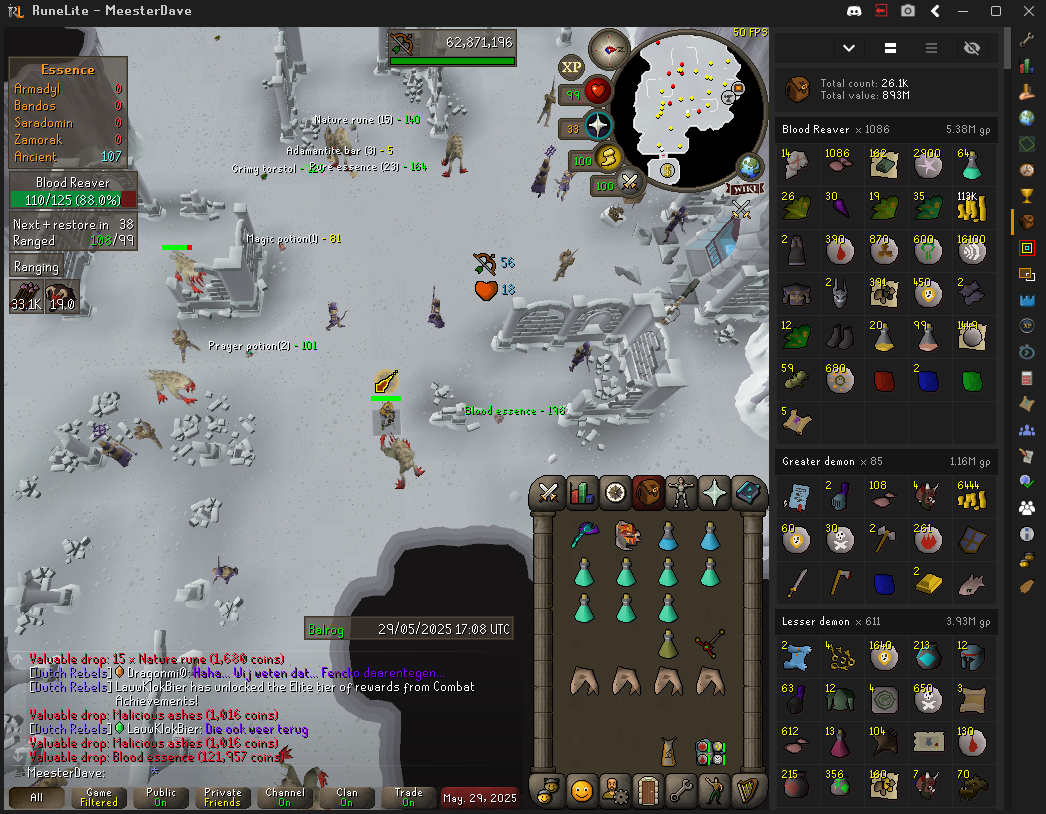Take a screenshot with the camera button
Screen dimensions: 1046x814
pos(908,11)
